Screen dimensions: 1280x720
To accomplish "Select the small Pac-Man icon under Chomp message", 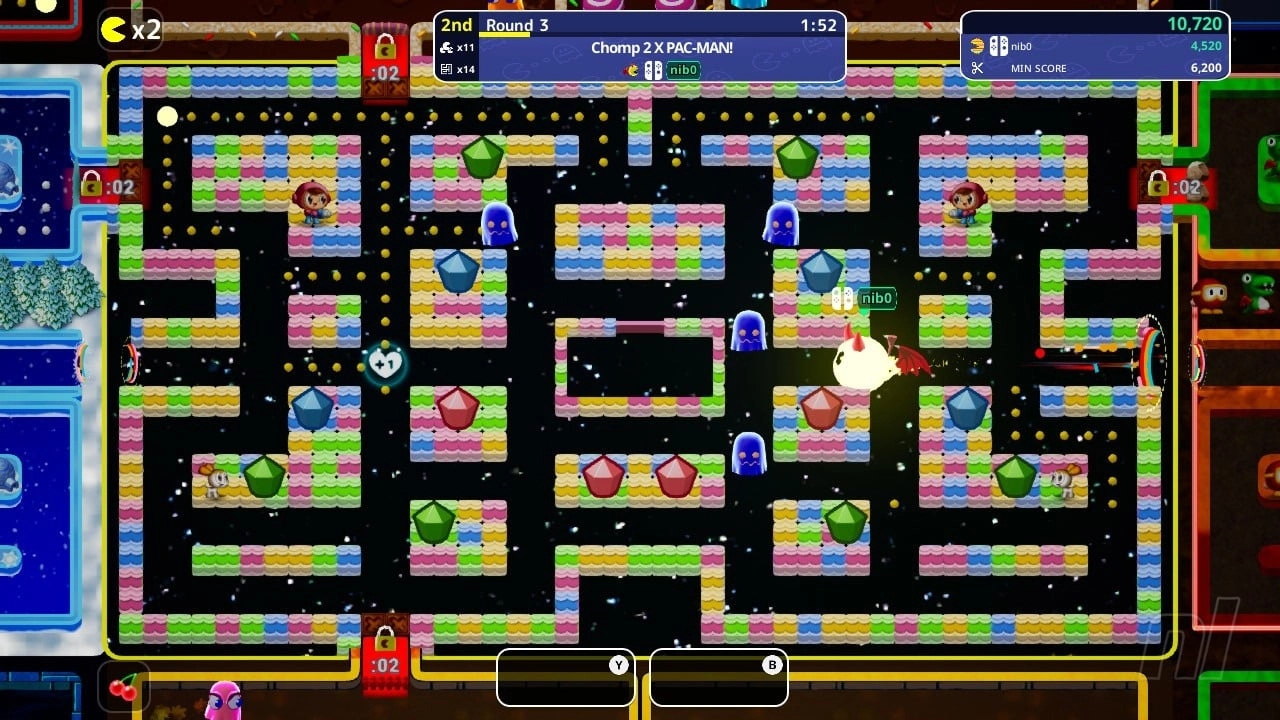I will 631,70.
